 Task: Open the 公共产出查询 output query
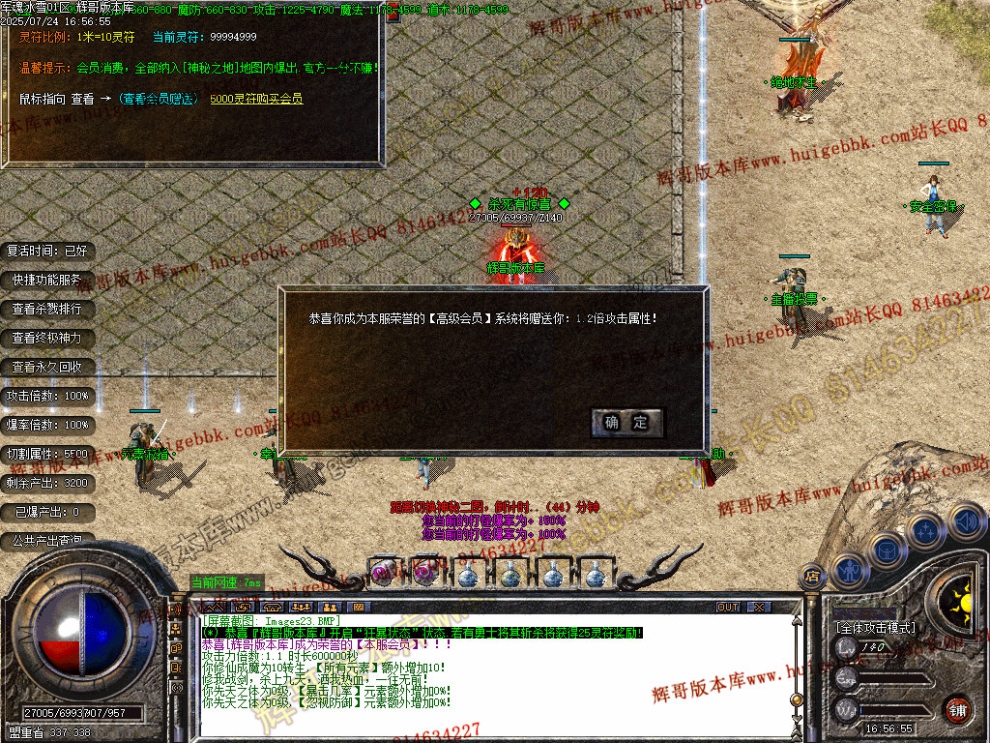[x=48, y=541]
